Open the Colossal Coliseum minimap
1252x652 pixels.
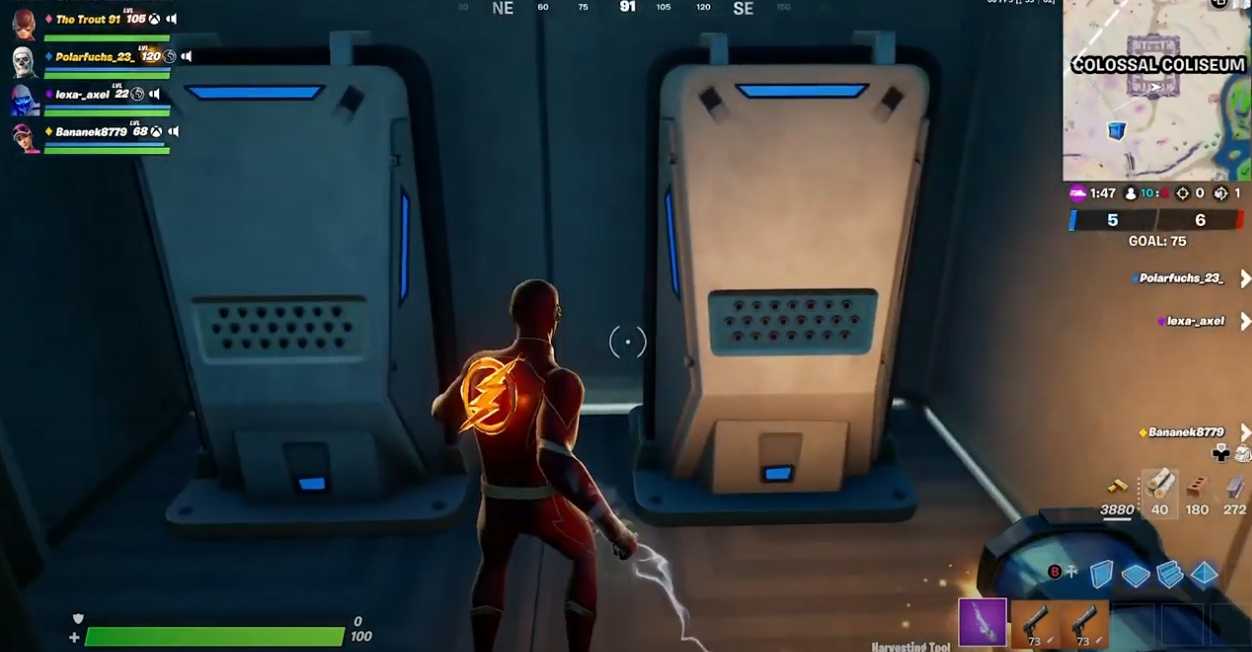pos(1157,90)
